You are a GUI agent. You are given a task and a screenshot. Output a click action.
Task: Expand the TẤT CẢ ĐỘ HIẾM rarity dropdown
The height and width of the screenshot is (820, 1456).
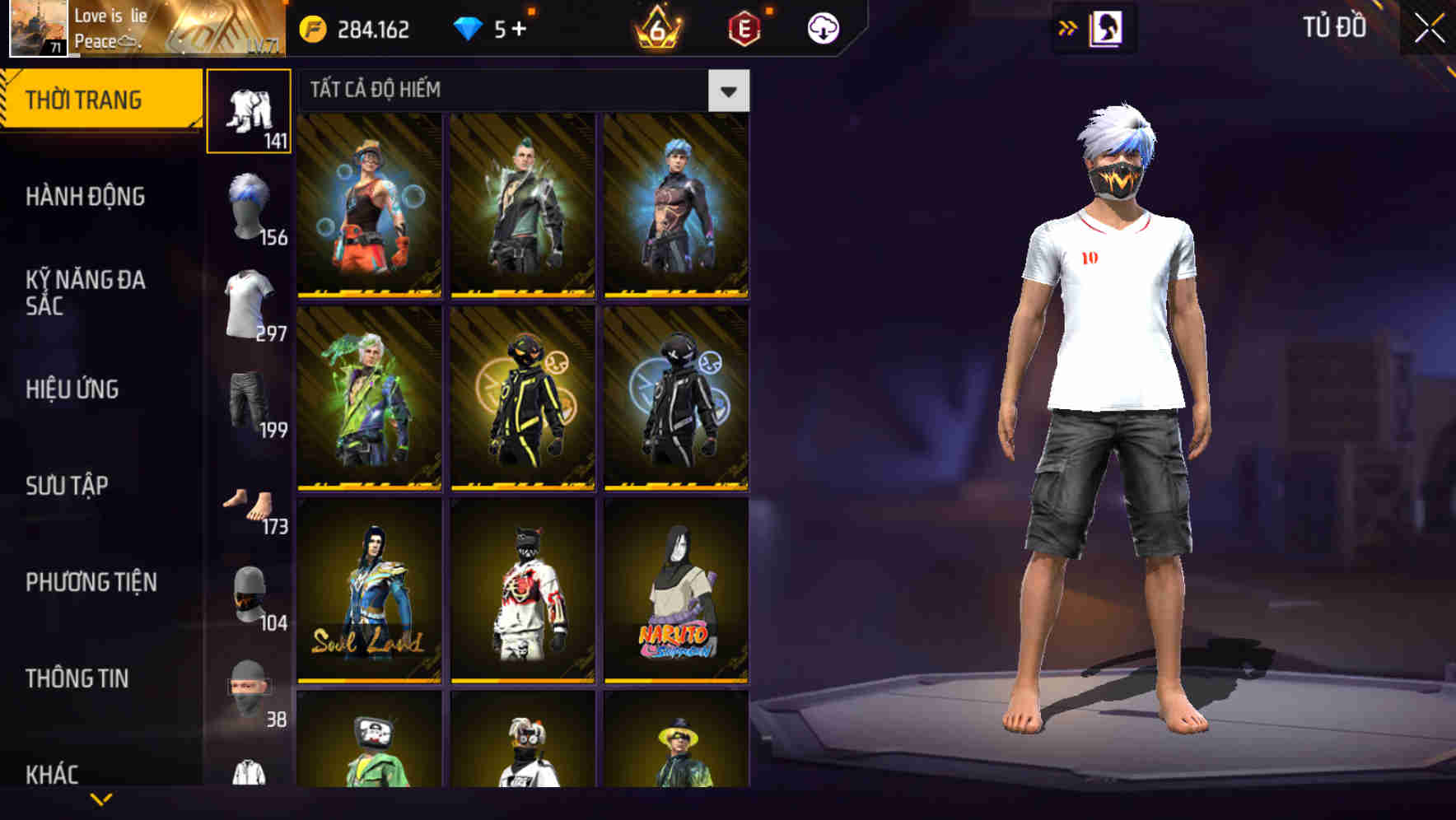pyautogui.click(x=728, y=91)
